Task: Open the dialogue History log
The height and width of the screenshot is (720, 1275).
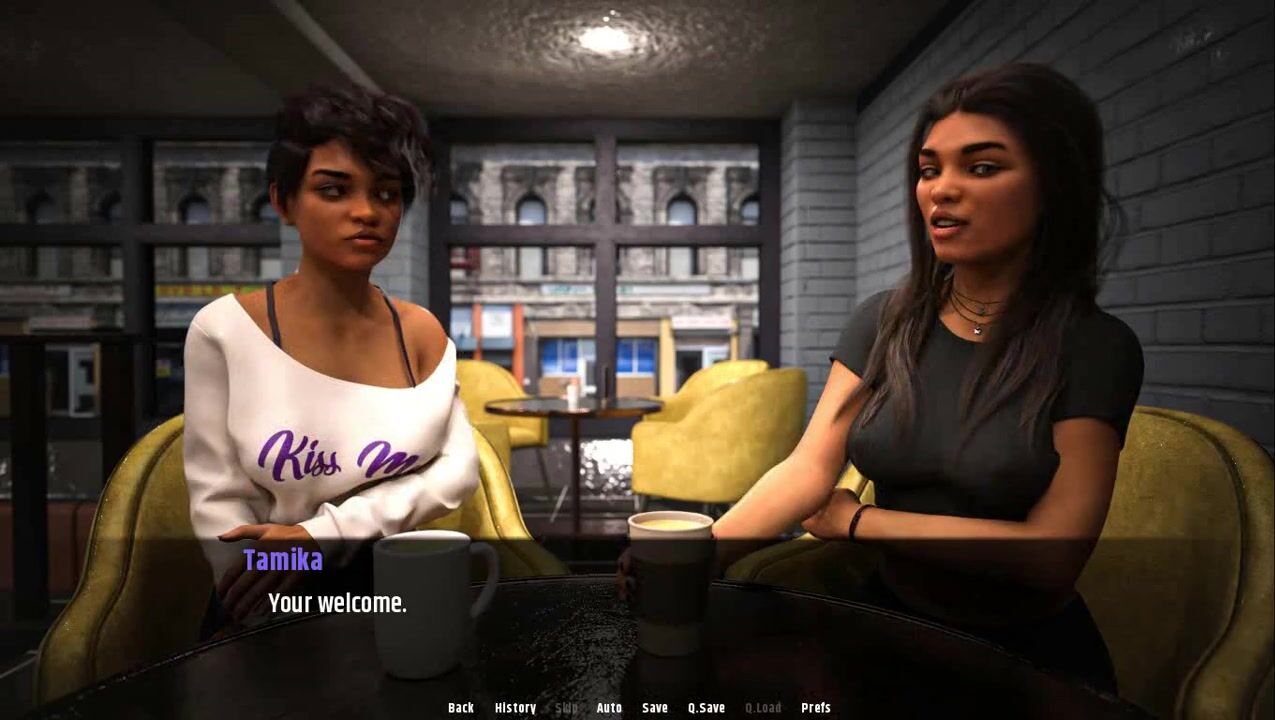Action: (515, 708)
